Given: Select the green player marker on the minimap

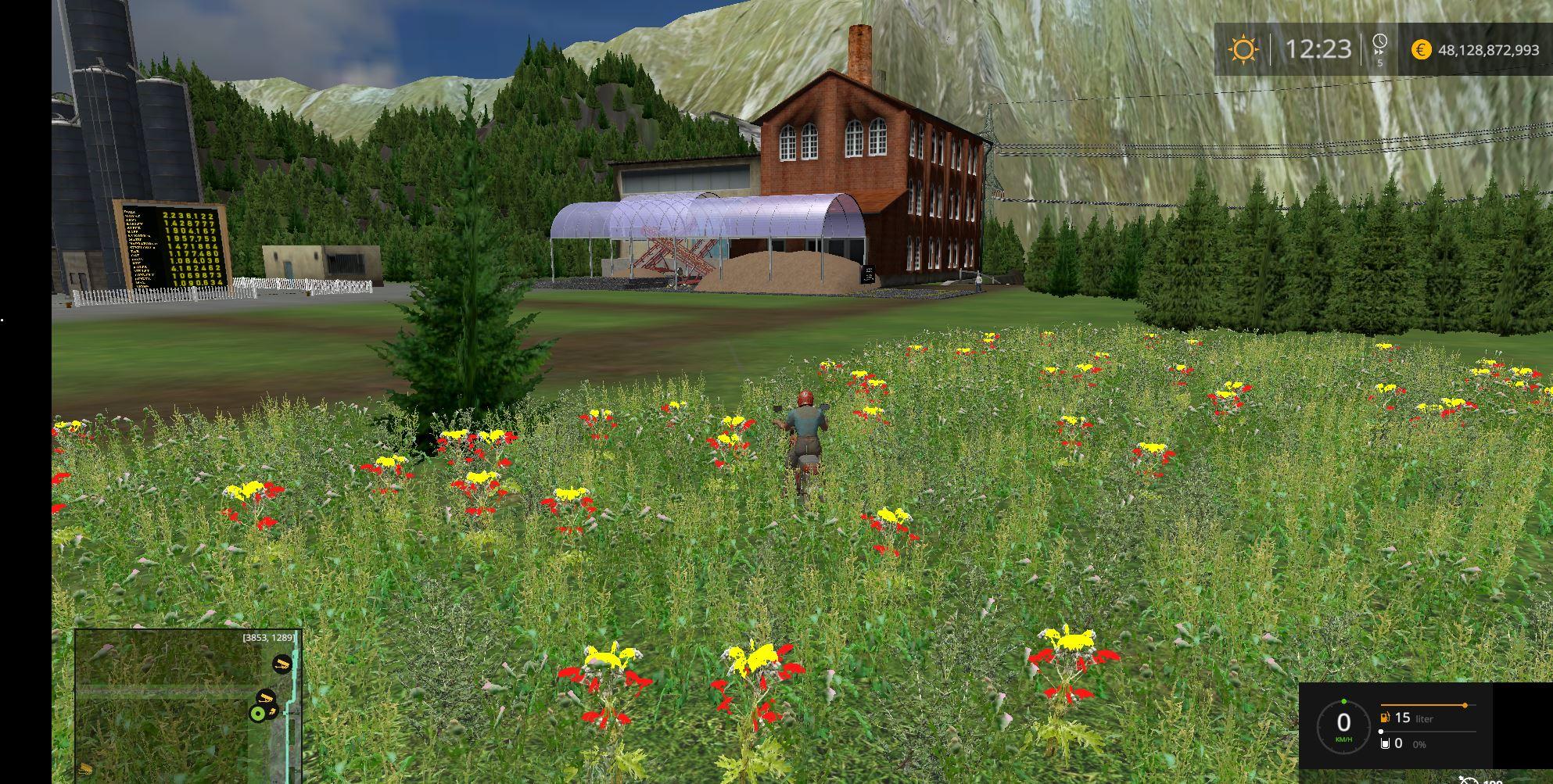Looking at the screenshot, I should click(257, 712).
